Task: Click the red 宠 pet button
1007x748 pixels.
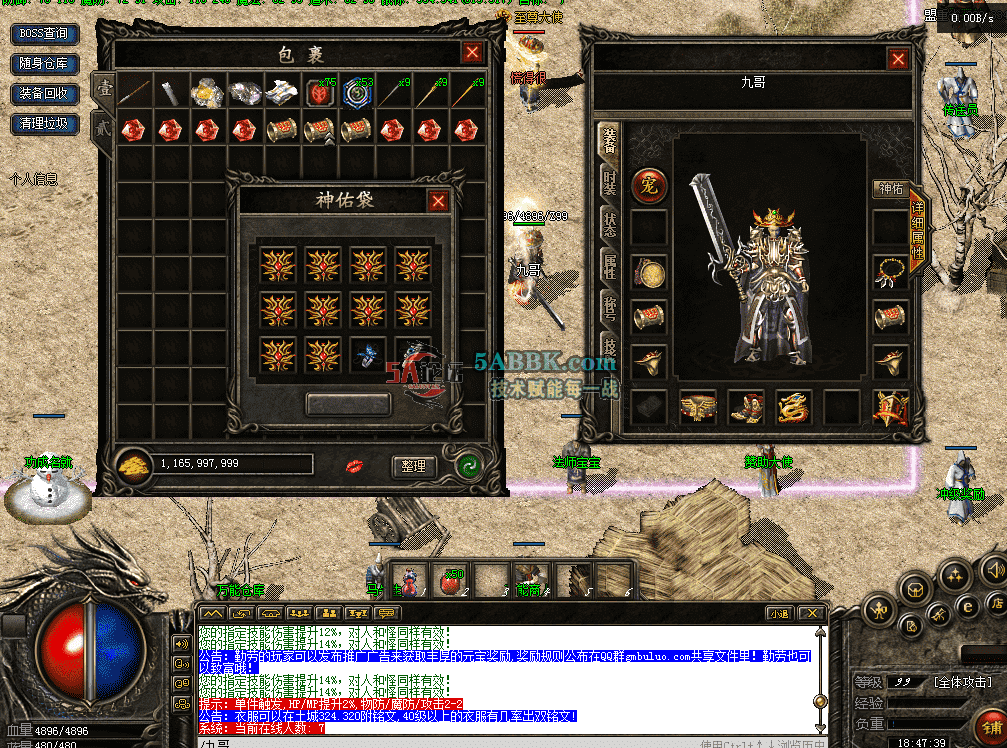Action: (649, 185)
